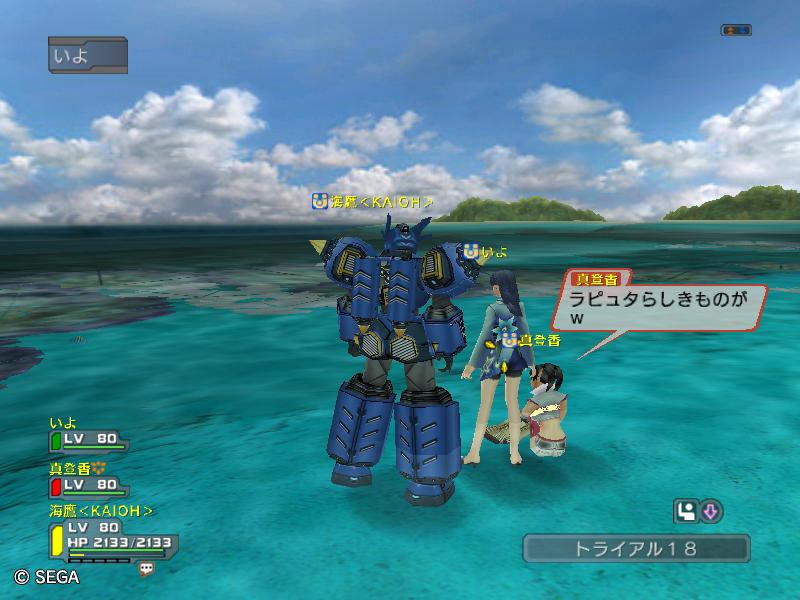Select party member 真登香 in party list
The height and width of the screenshot is (600, 800).
pyautogui.click(x=88, y=480)
